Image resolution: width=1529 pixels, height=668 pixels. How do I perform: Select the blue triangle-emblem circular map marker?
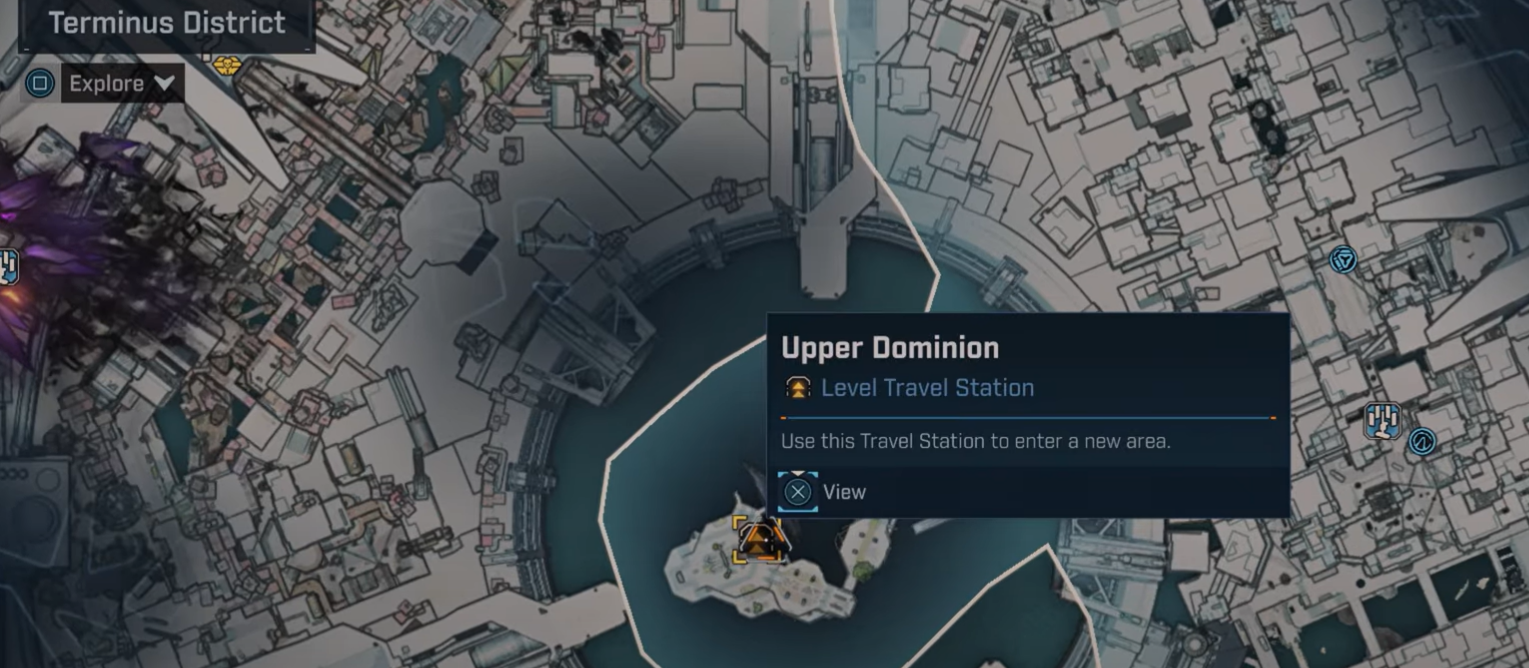click(x=1343, y=260)
